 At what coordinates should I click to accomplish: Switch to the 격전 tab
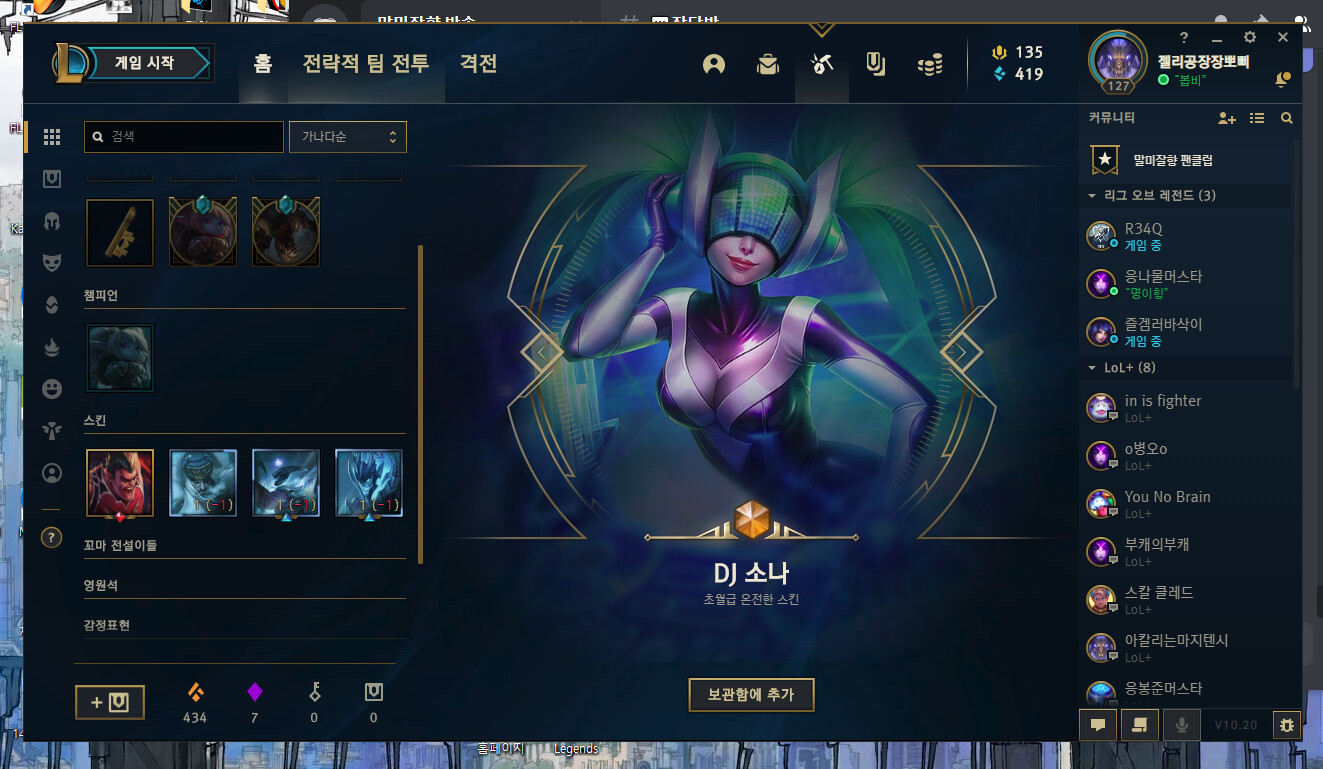tap(478, 63)
